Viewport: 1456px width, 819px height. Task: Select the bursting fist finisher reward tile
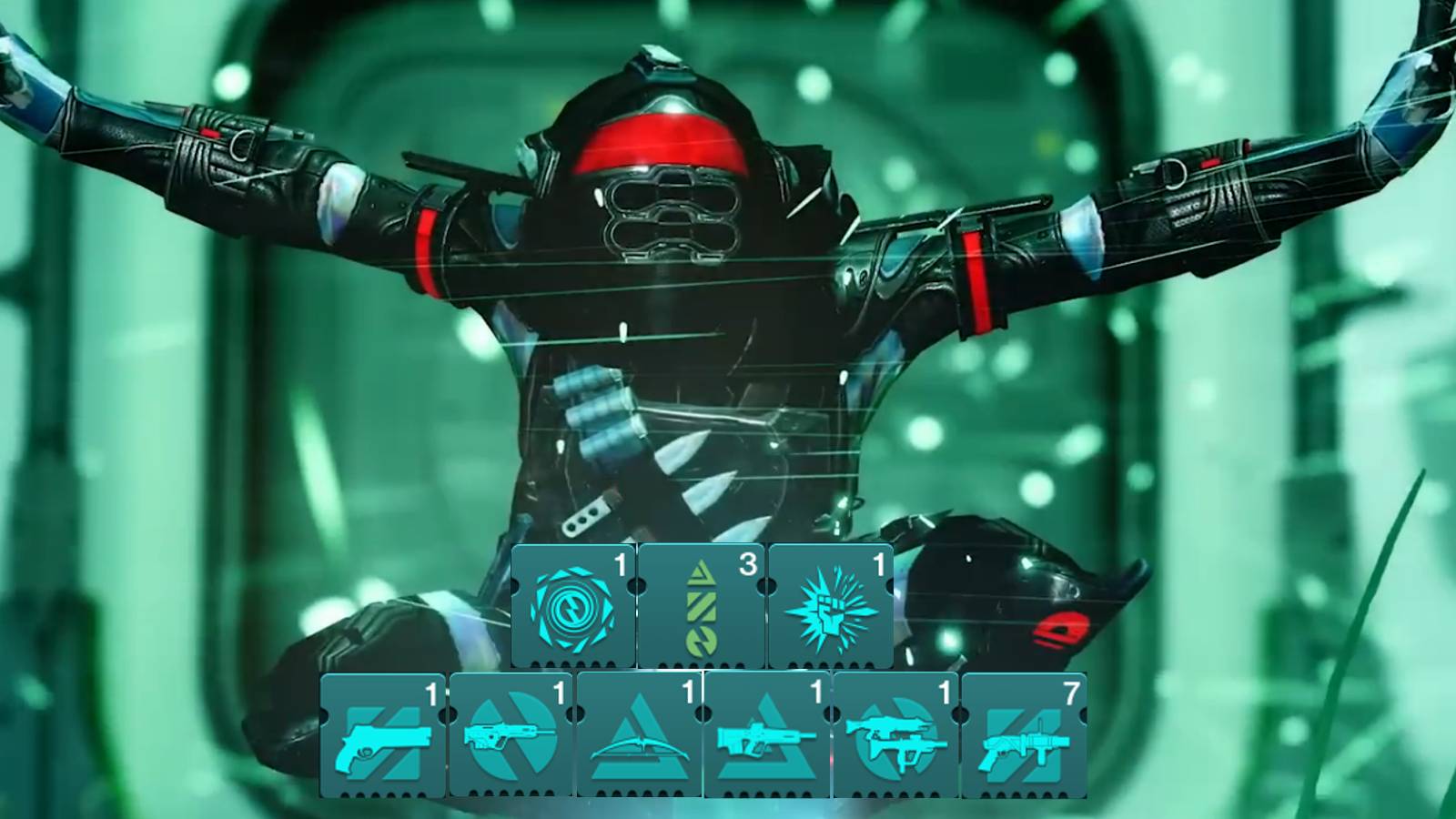pyautogui.click(x=830, y=605)
